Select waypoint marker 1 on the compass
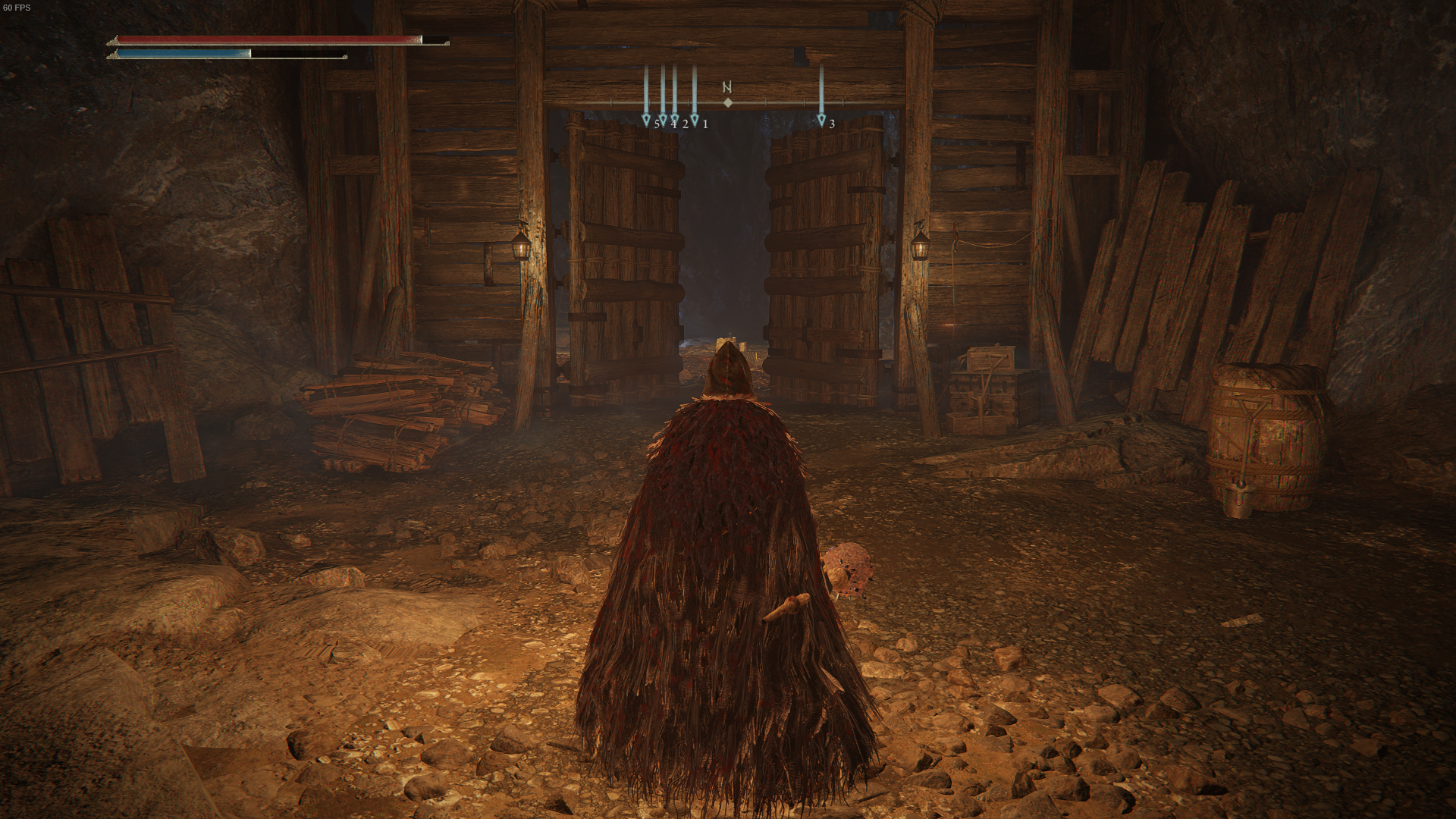Viewport: 1456px width, 819px height. (695, 121)
